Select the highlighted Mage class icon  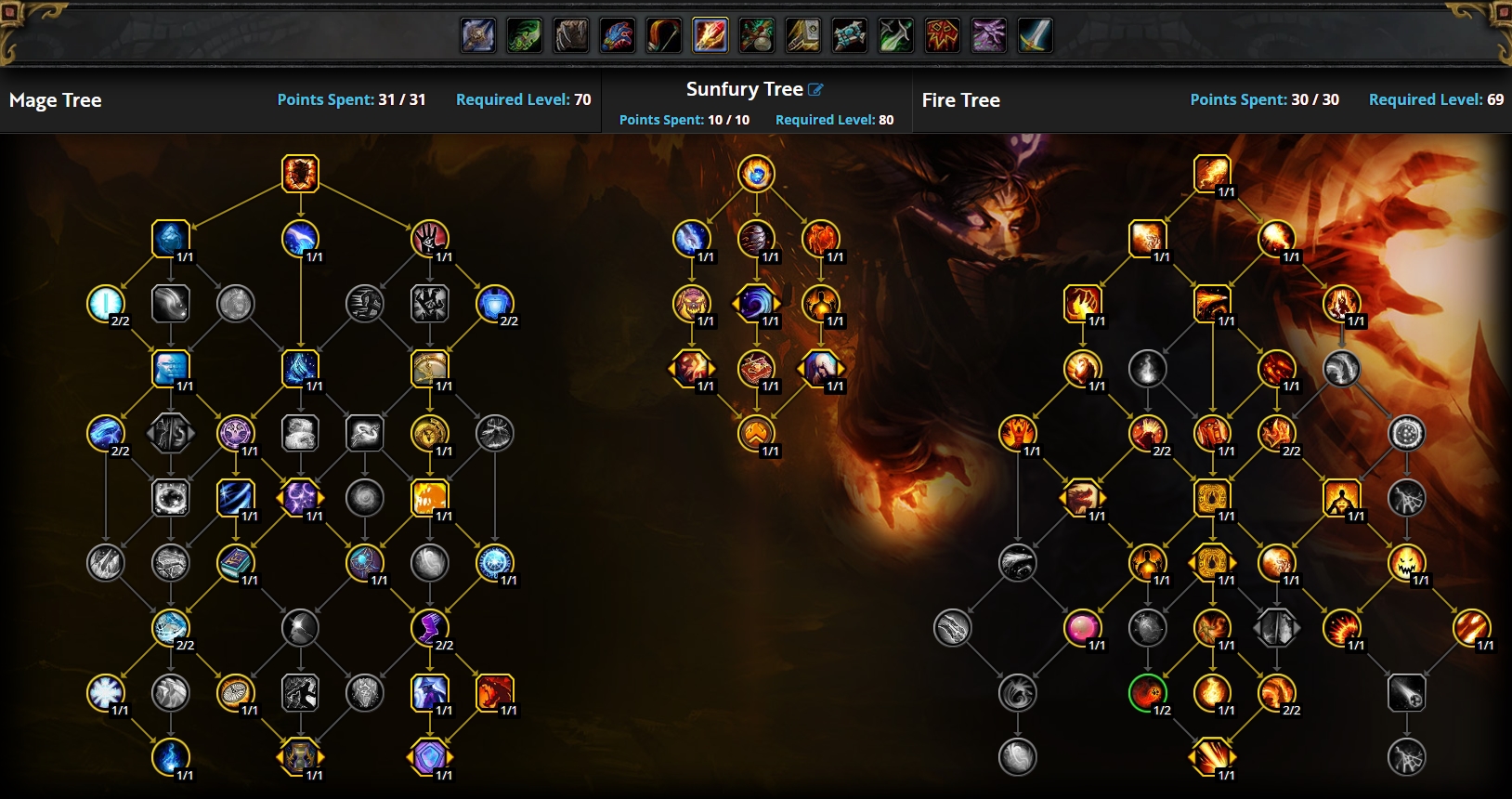point(710,36)
